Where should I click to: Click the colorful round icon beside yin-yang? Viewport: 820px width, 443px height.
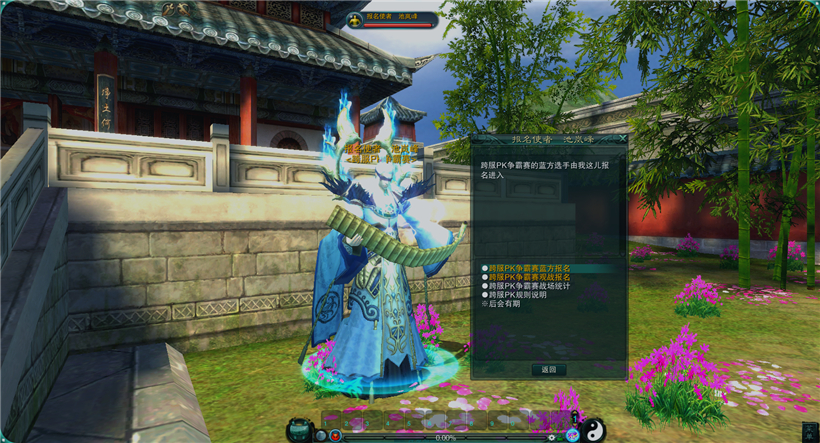point(572,435)
